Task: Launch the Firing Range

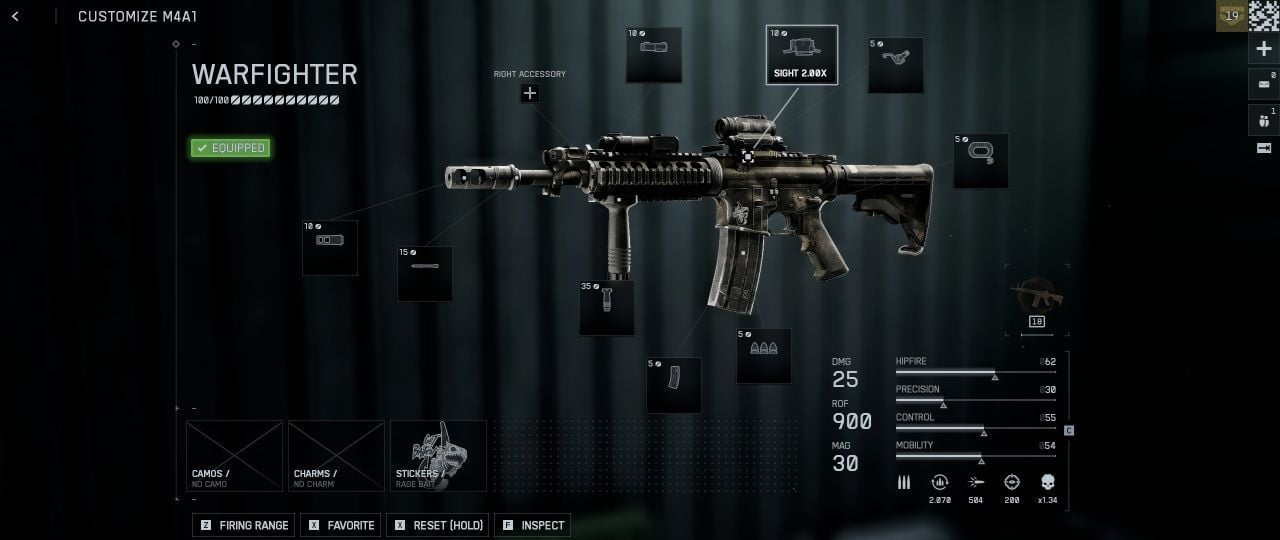Action: tap(245, 525)
